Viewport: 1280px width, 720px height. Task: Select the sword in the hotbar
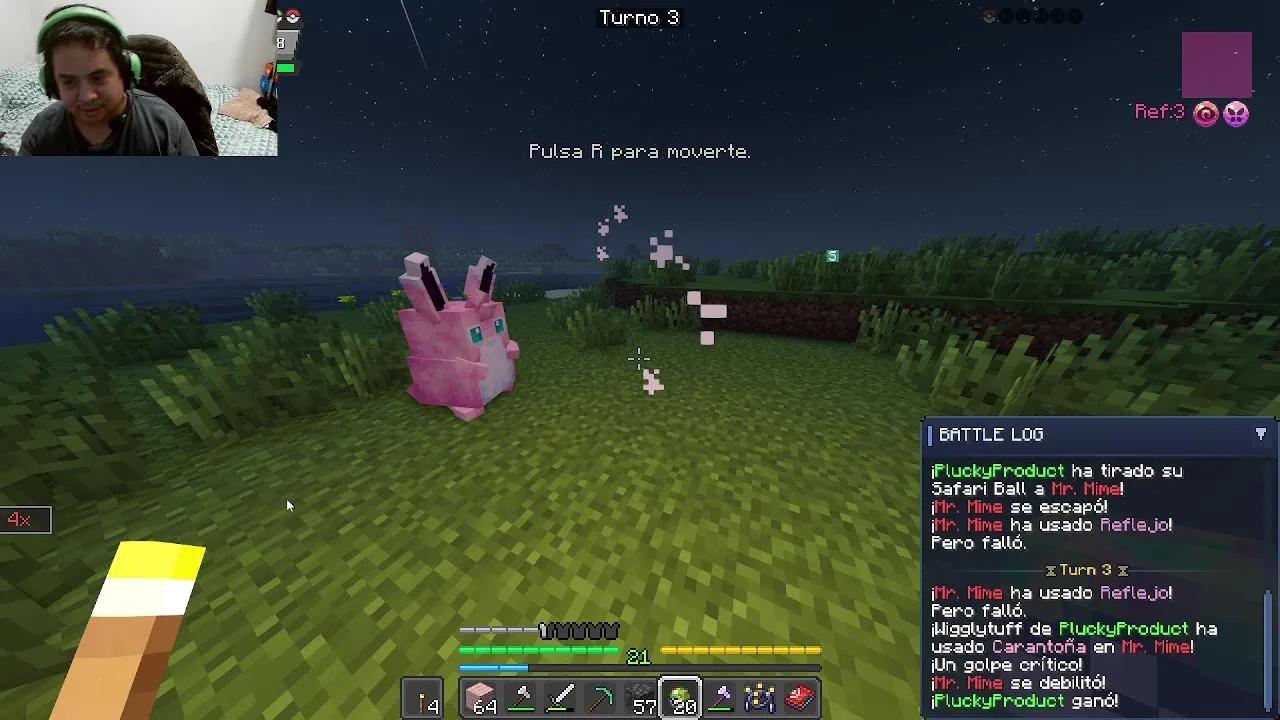pyautogui.click(x=561, y=697)
